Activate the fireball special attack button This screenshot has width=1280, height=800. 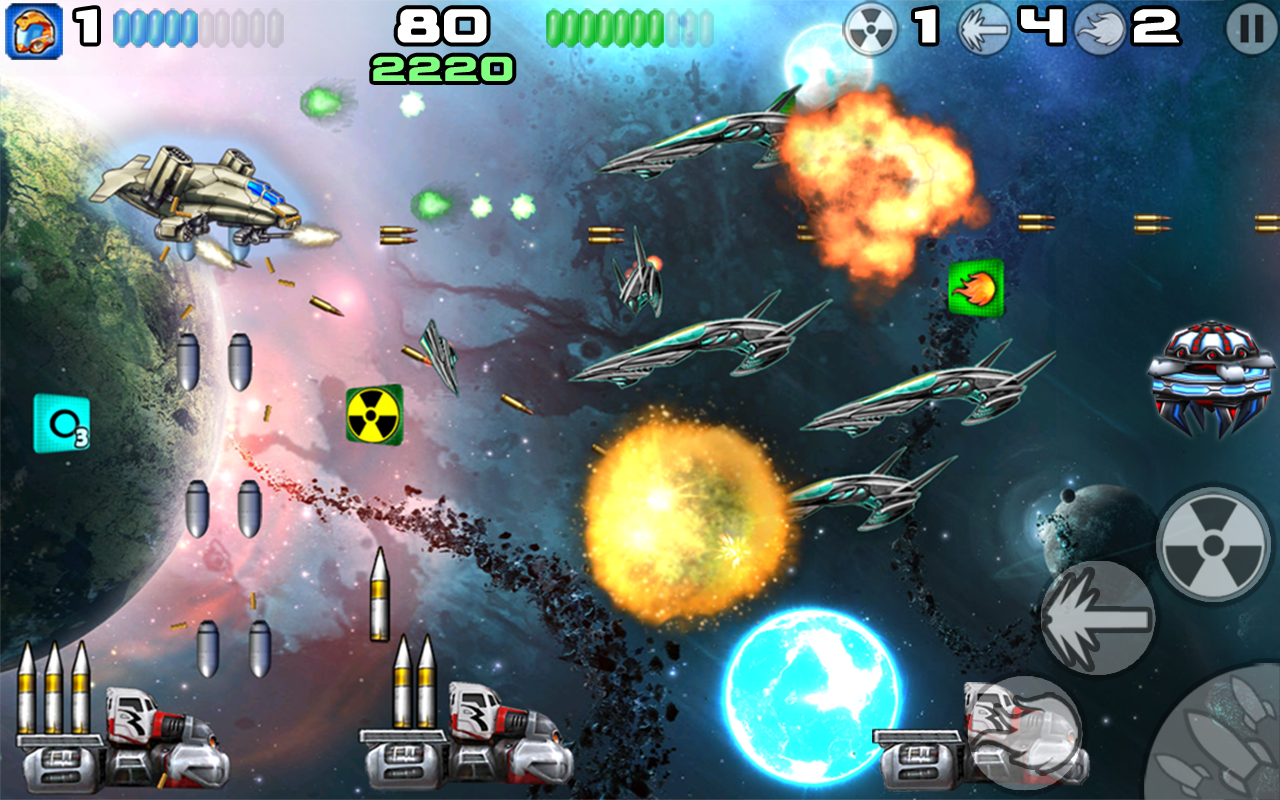1025,732
